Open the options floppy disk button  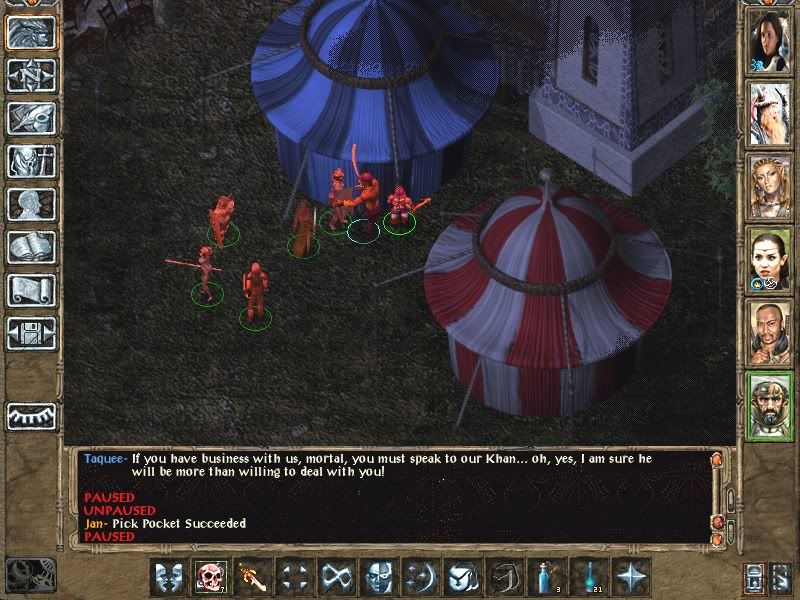point(31,333)
